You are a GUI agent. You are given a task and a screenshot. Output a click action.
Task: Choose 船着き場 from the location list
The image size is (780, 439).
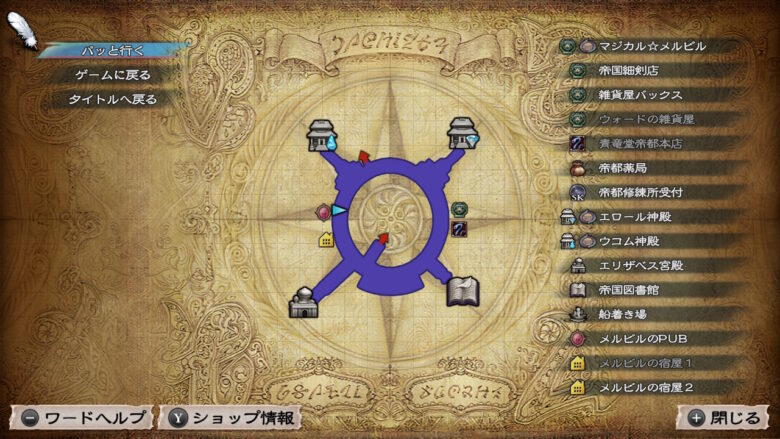(625, 314)
